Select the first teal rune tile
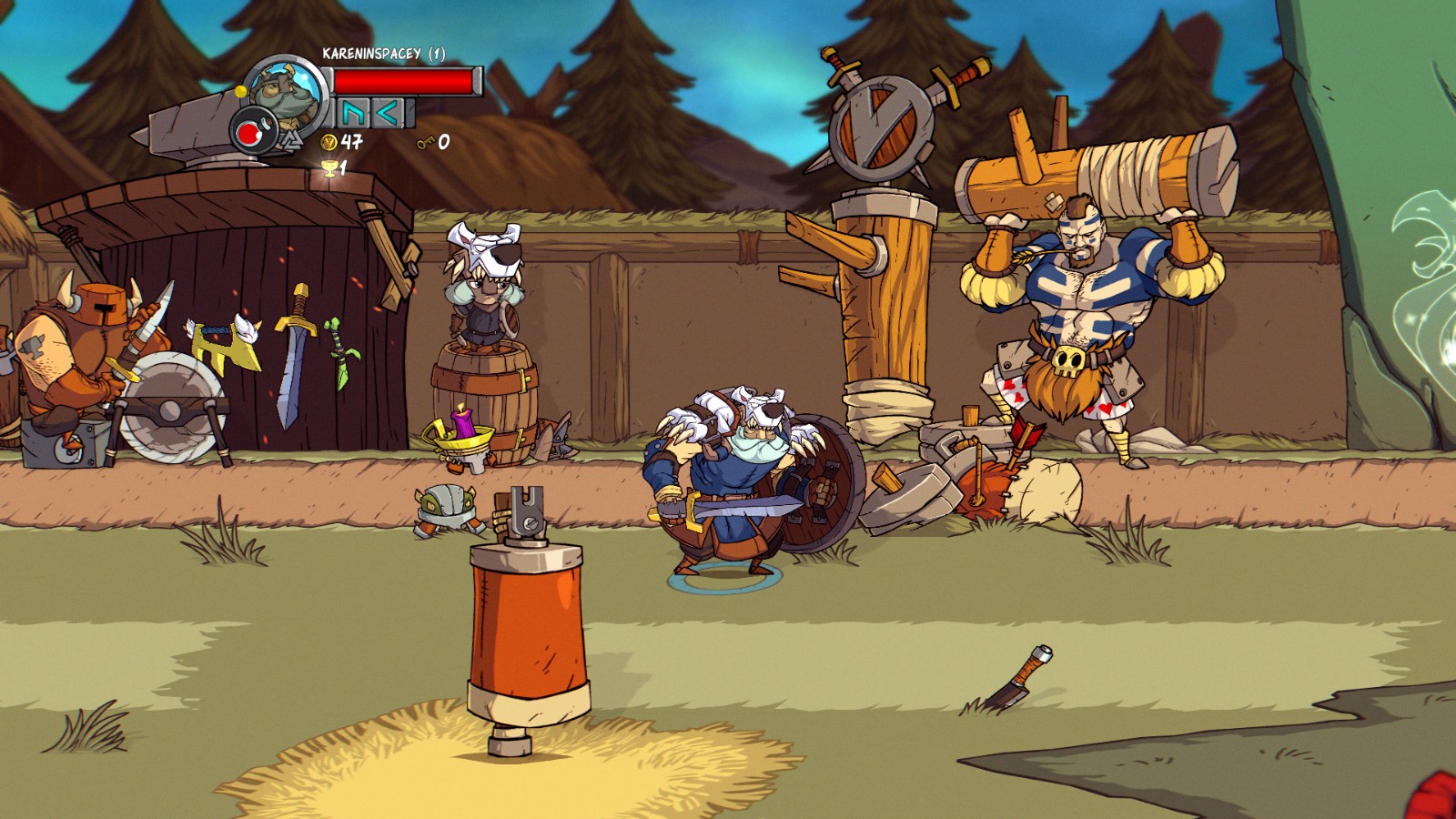Image resolution: width=1456 pixels, height=819 pixels. (x=352, y=113)
